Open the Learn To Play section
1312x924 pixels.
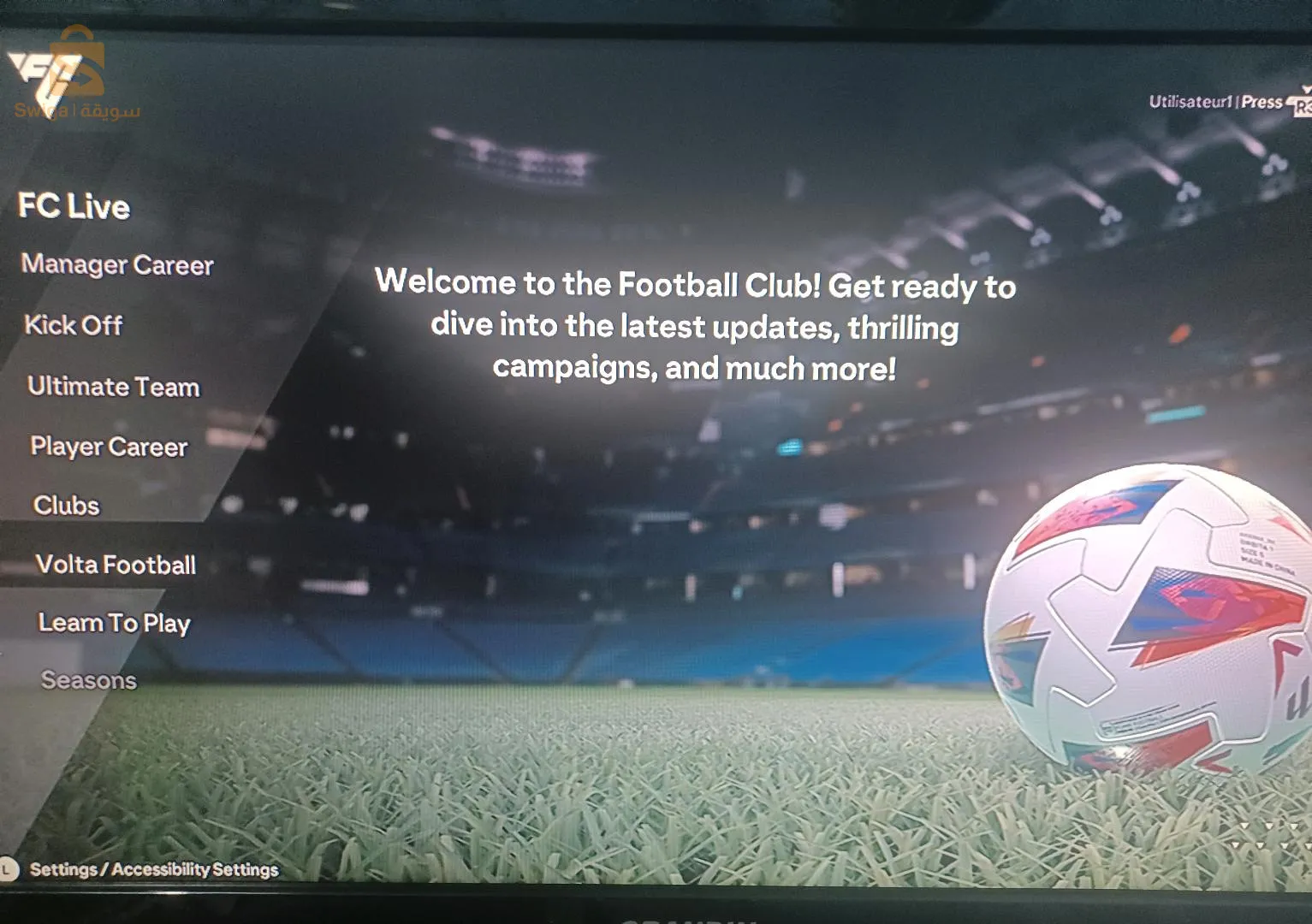coord(114,623)
